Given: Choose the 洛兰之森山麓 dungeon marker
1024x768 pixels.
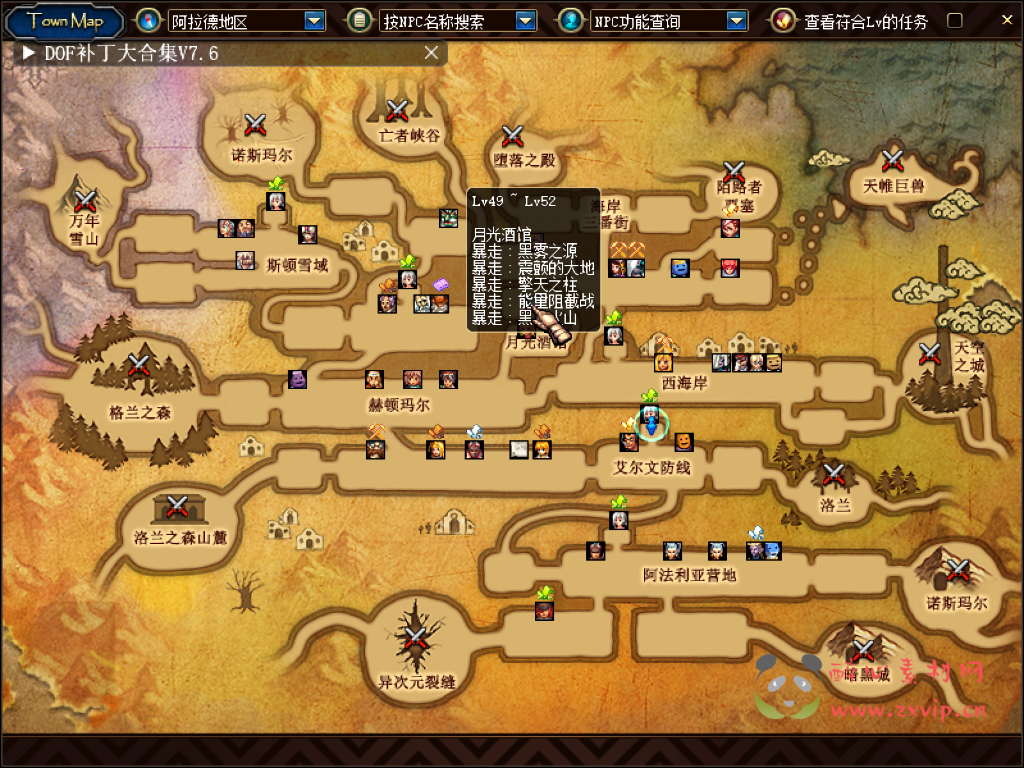Looking at the screenshot, I should [178, 507].
